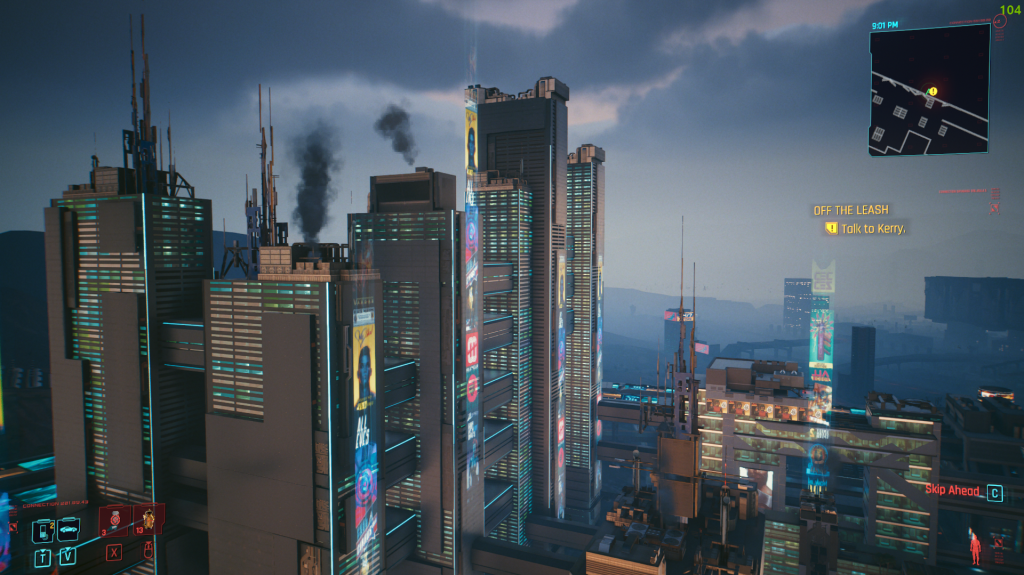Click the red body-status silhouette icon
Screen dimensions: 1024x575
coord(975,548)
